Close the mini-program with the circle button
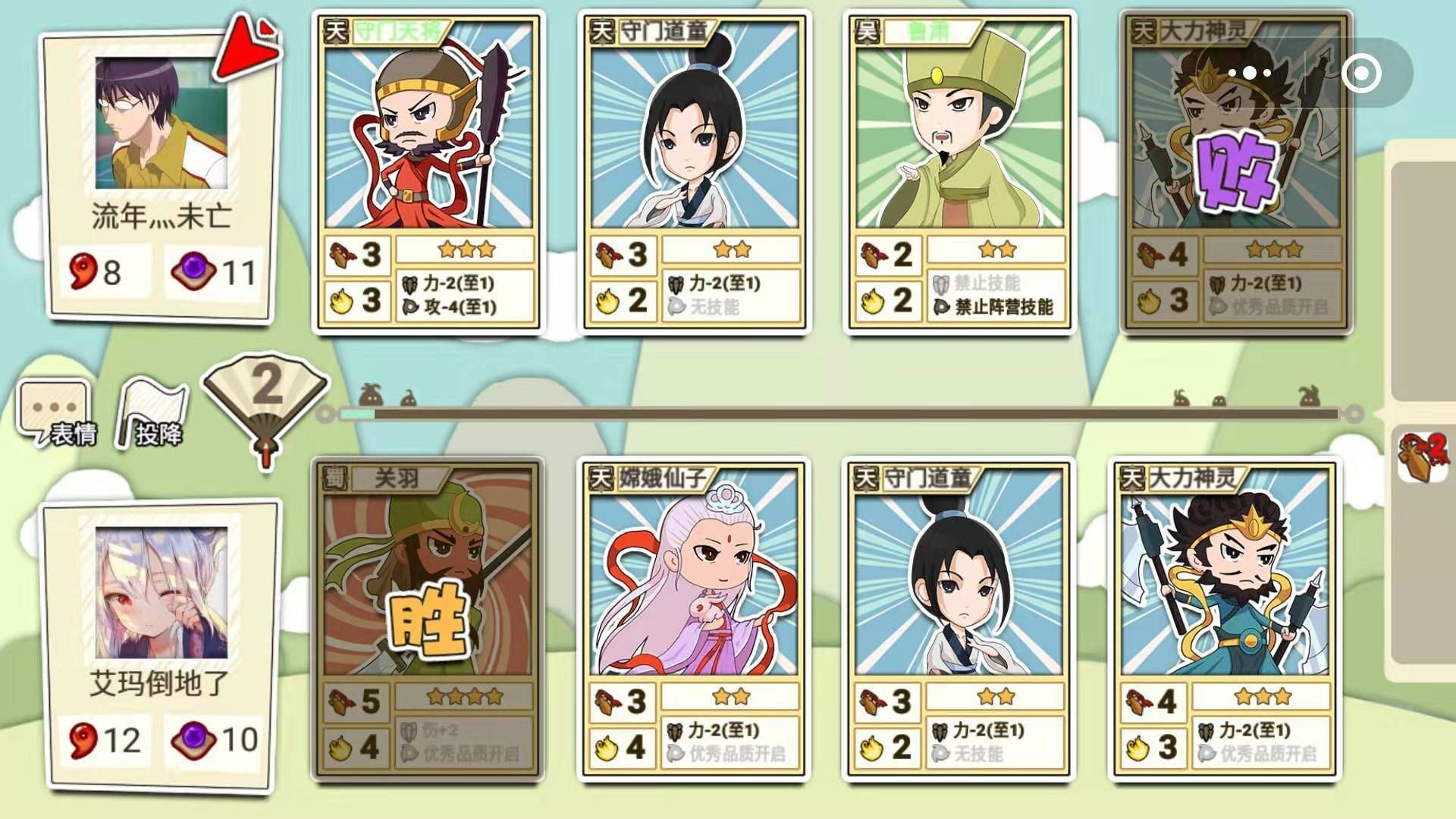The height and width of the screenshot is (819, 1456). [x=1360, y=74]
